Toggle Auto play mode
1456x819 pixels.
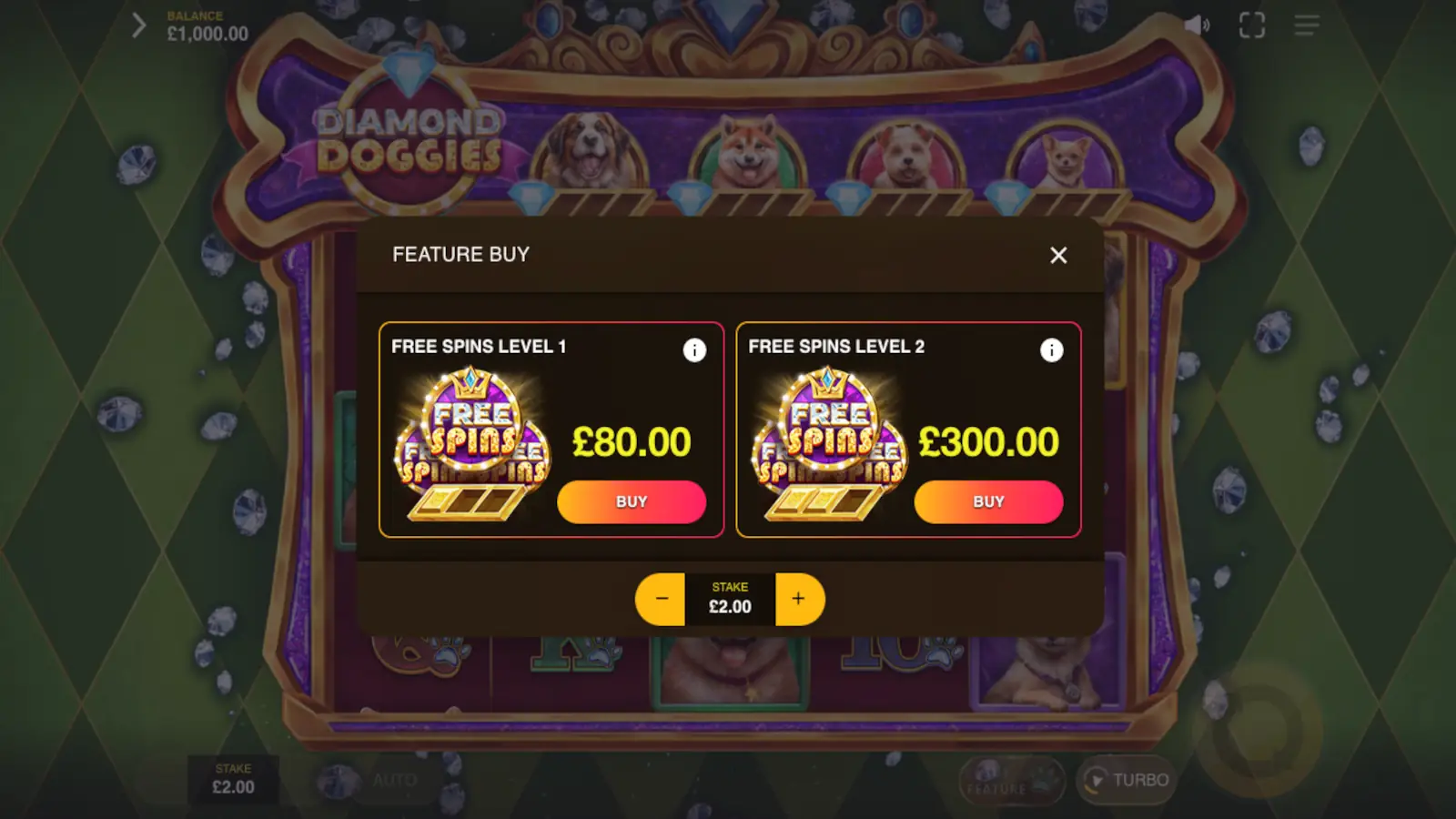click(395, 780)
